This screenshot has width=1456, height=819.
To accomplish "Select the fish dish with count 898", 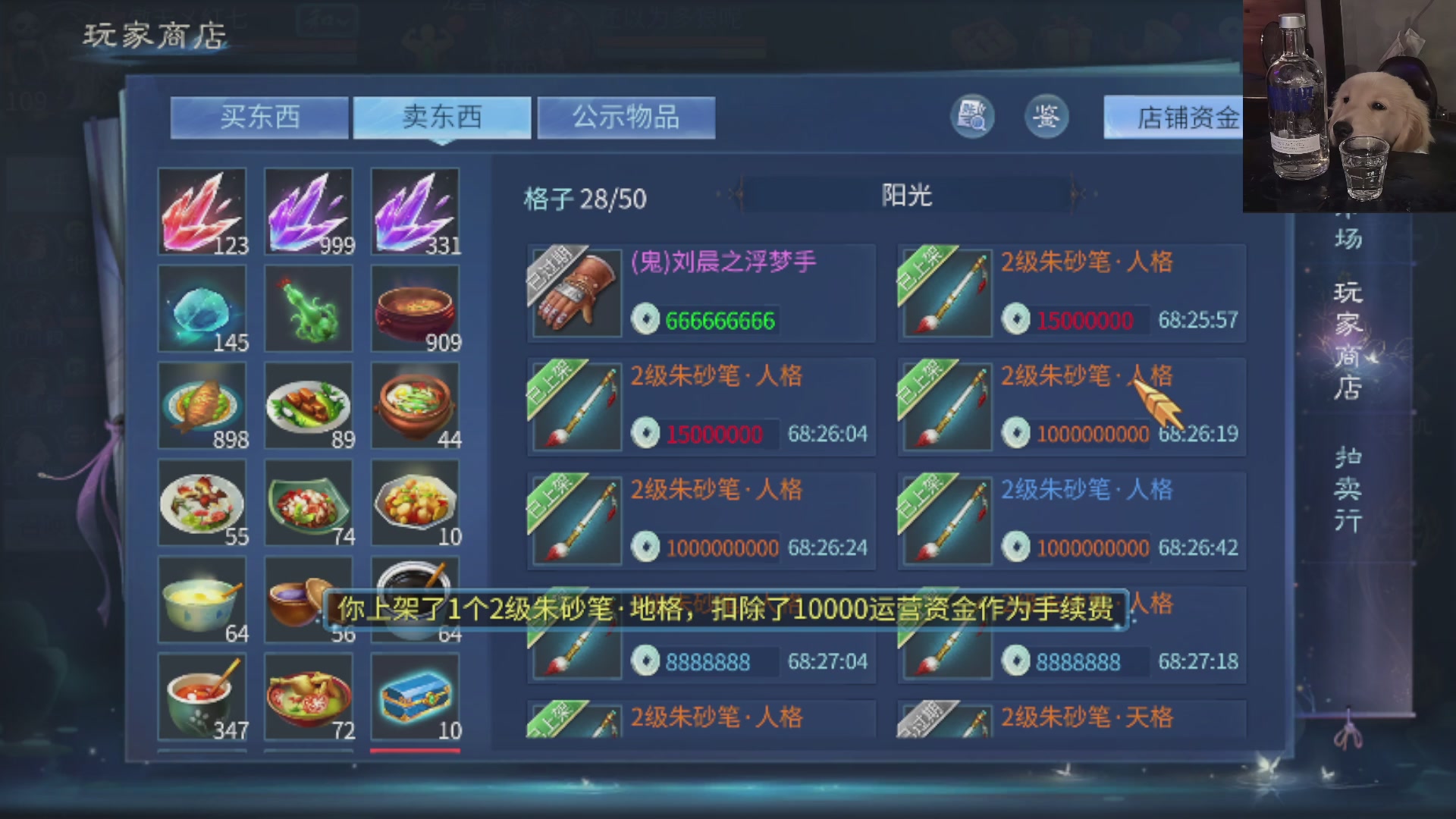I will point(201,406).
